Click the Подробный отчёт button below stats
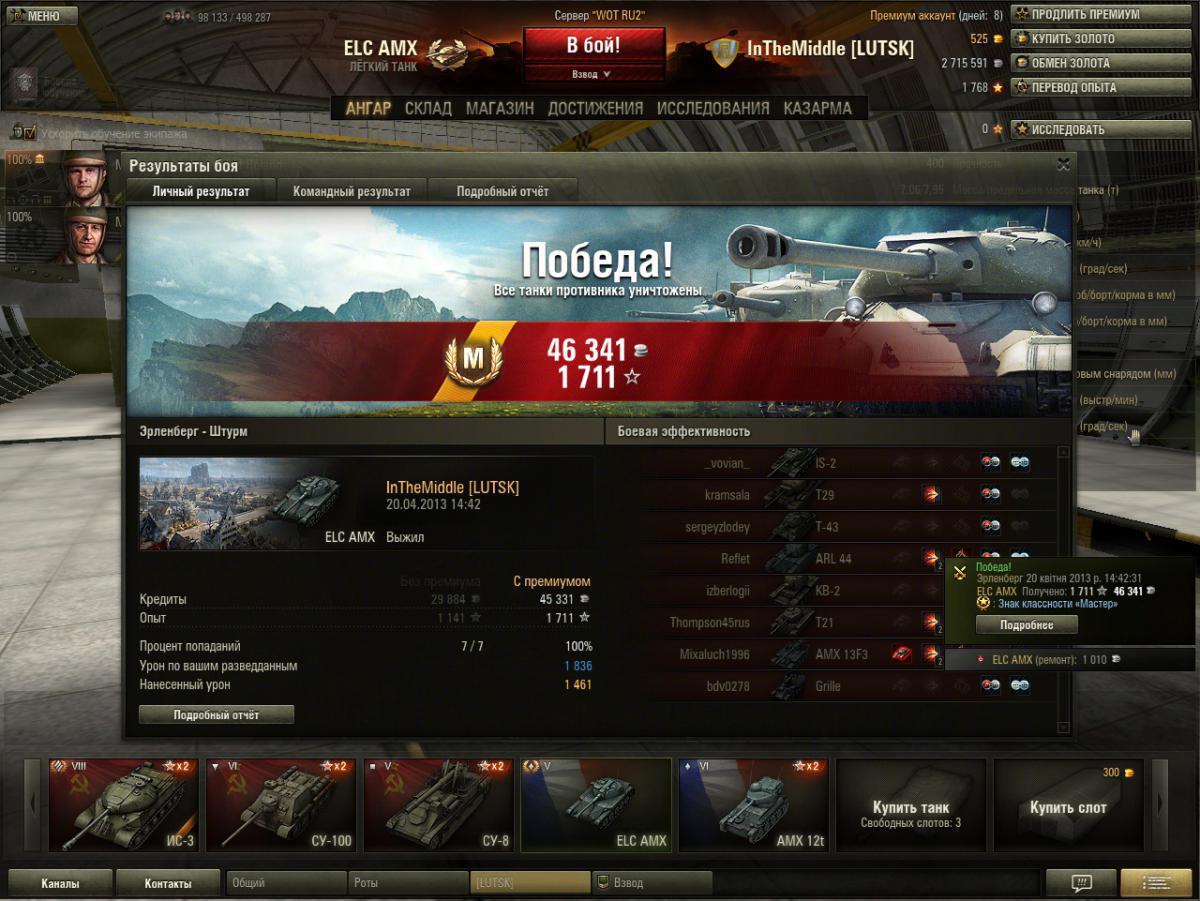 click(x=216, y=715)
